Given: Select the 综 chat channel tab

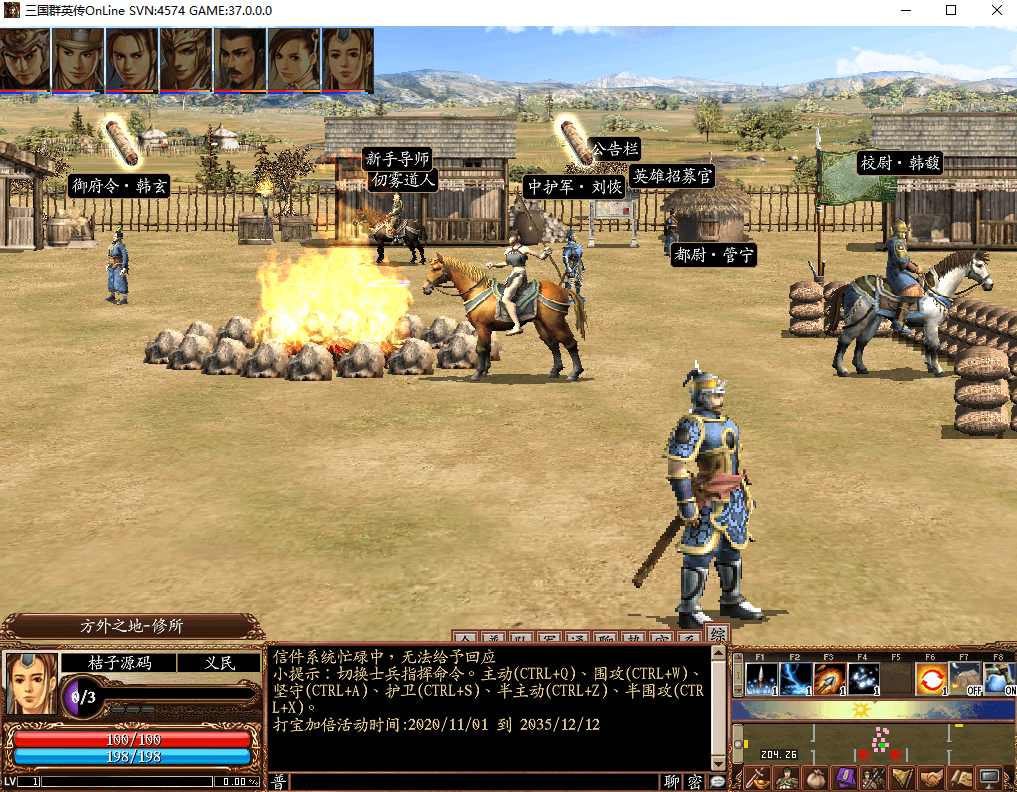Looking at the screenshot, I should 718,635.
